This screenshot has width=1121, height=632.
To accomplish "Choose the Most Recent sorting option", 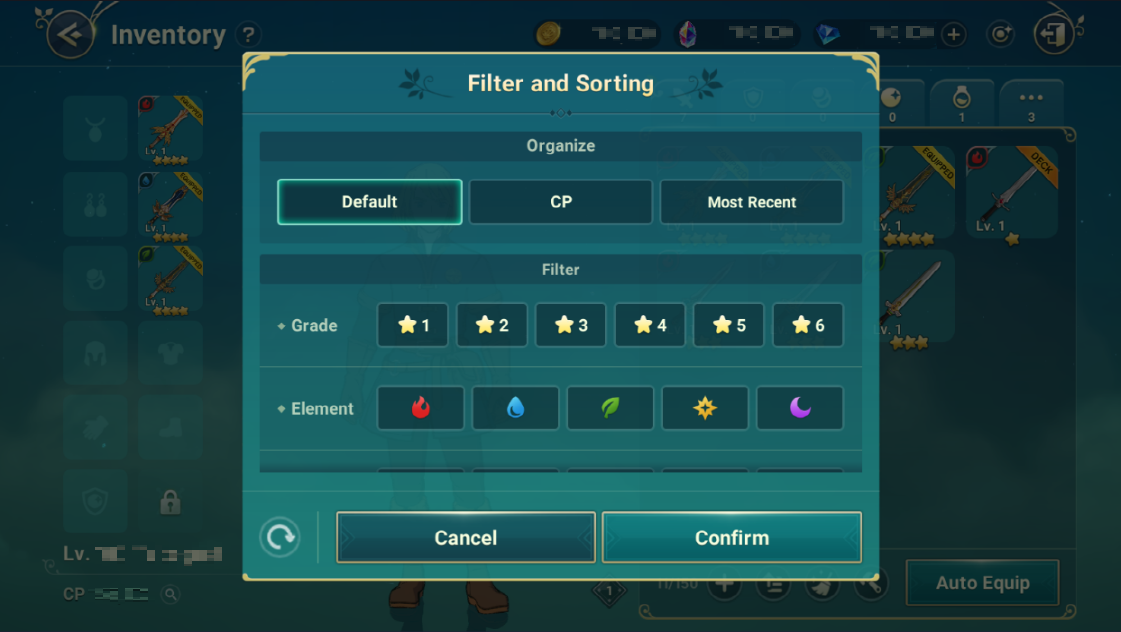I will [751, 202].
